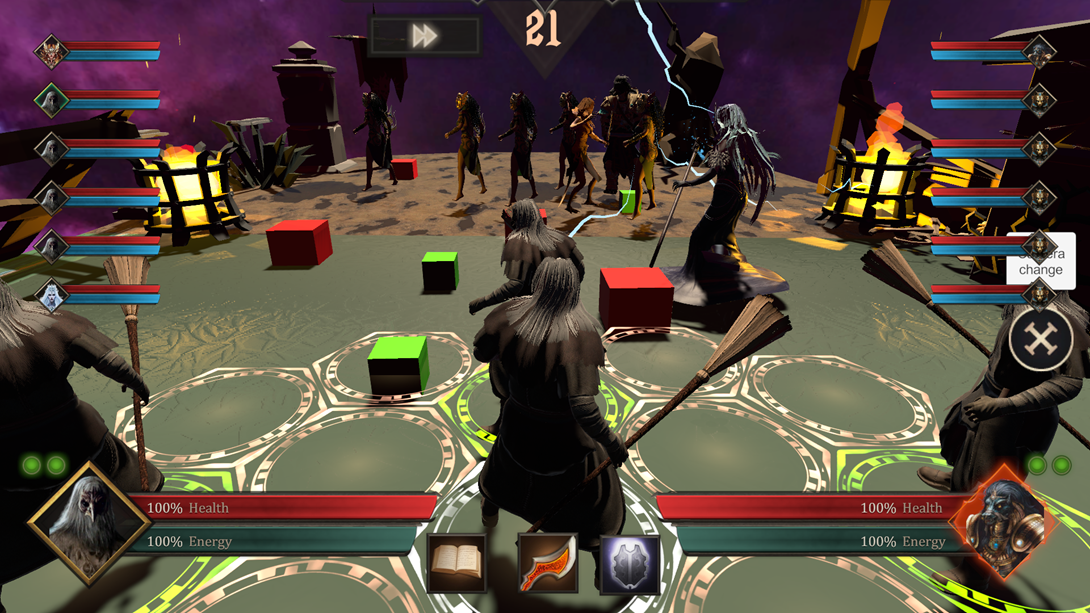Select the large armored beast enemy portrait
This screenshot has width=1090, height=613.
[x=1000, y=521]
